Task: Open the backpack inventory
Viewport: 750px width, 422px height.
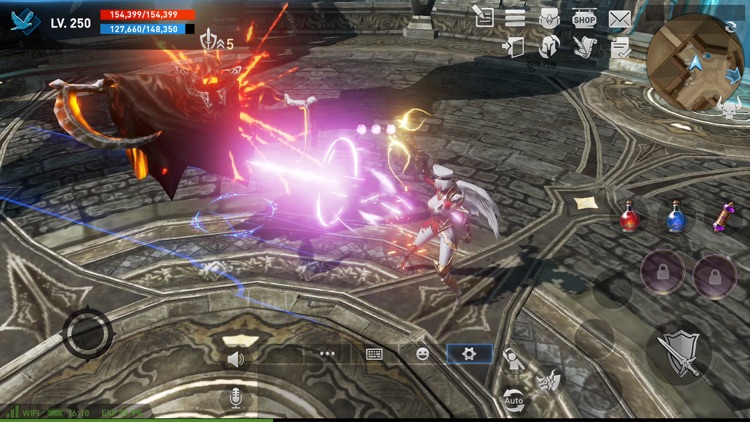Action: click(x=549, y=18)
